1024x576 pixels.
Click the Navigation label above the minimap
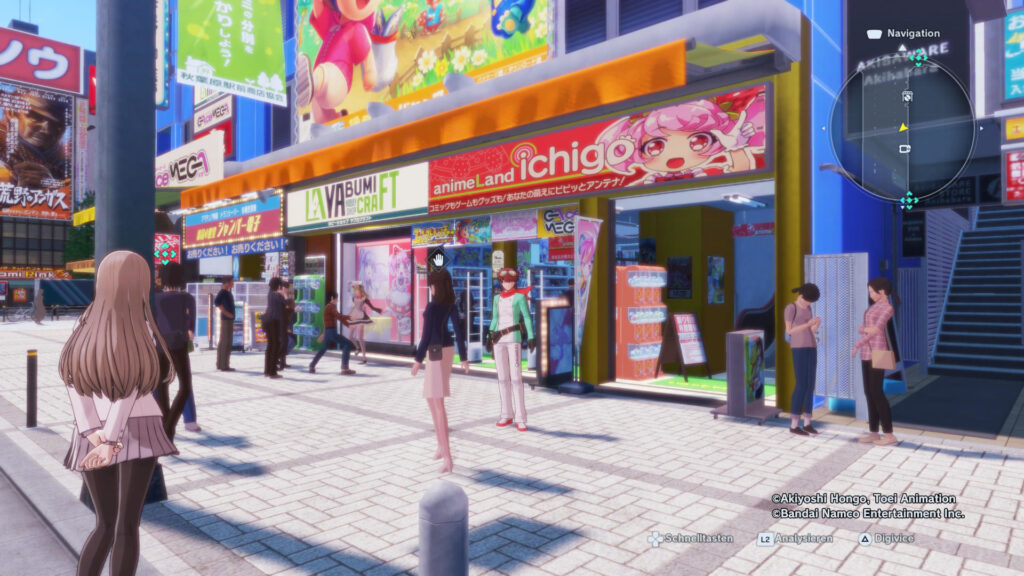[913, 33]
